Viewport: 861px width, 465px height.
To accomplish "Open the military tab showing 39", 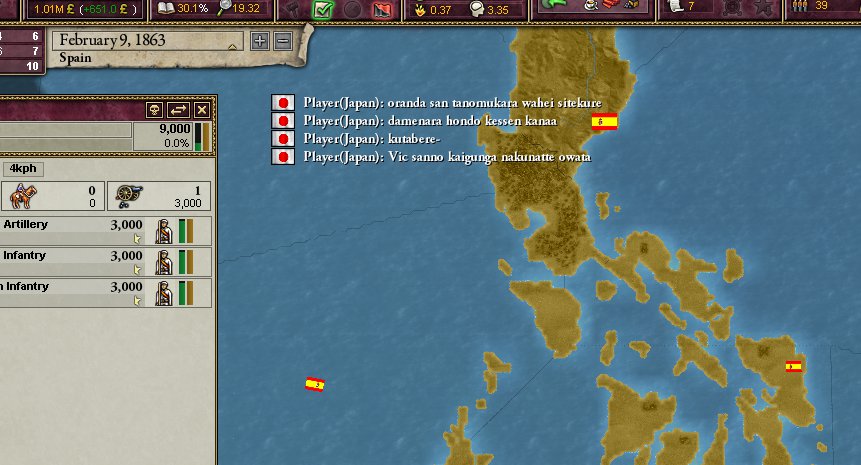I will click(x=814, y=8).
